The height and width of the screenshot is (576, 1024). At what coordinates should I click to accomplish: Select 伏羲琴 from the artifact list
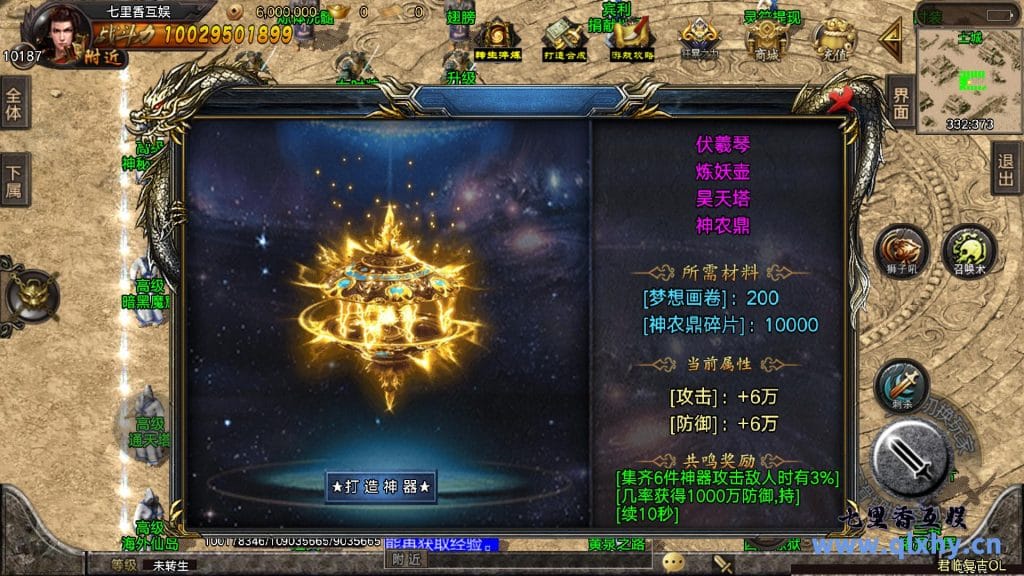click(x=723, y=146)
